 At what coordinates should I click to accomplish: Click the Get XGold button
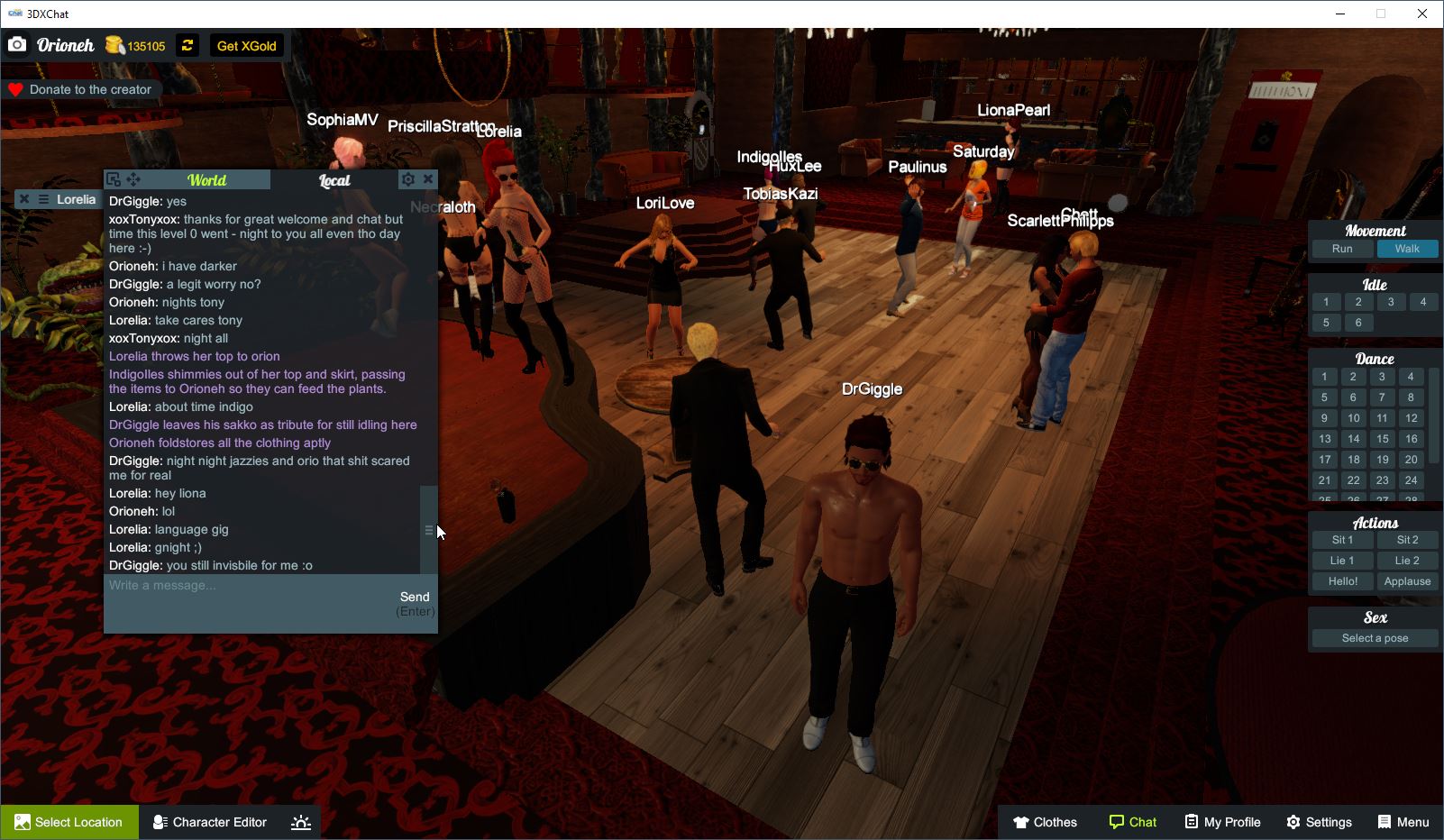coord(245,45)
